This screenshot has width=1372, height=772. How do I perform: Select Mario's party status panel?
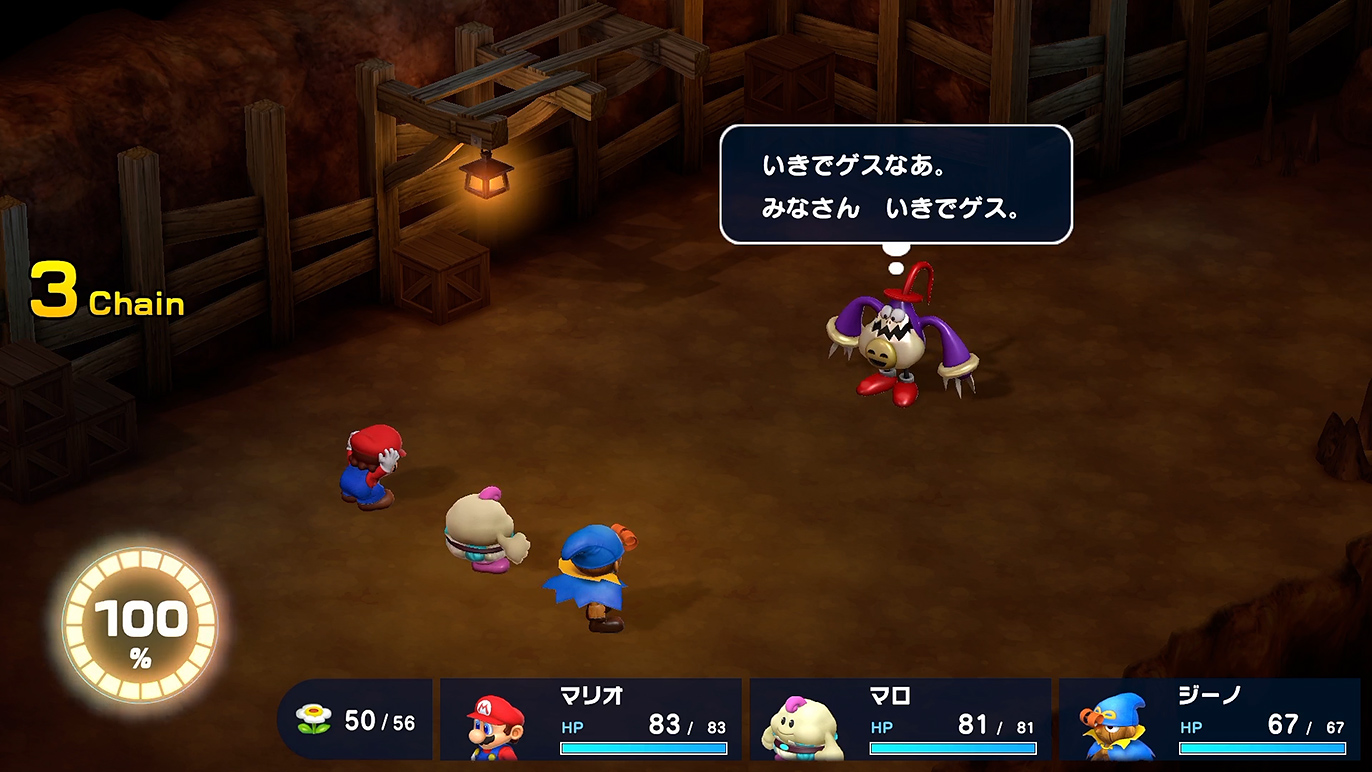point(591,719)
